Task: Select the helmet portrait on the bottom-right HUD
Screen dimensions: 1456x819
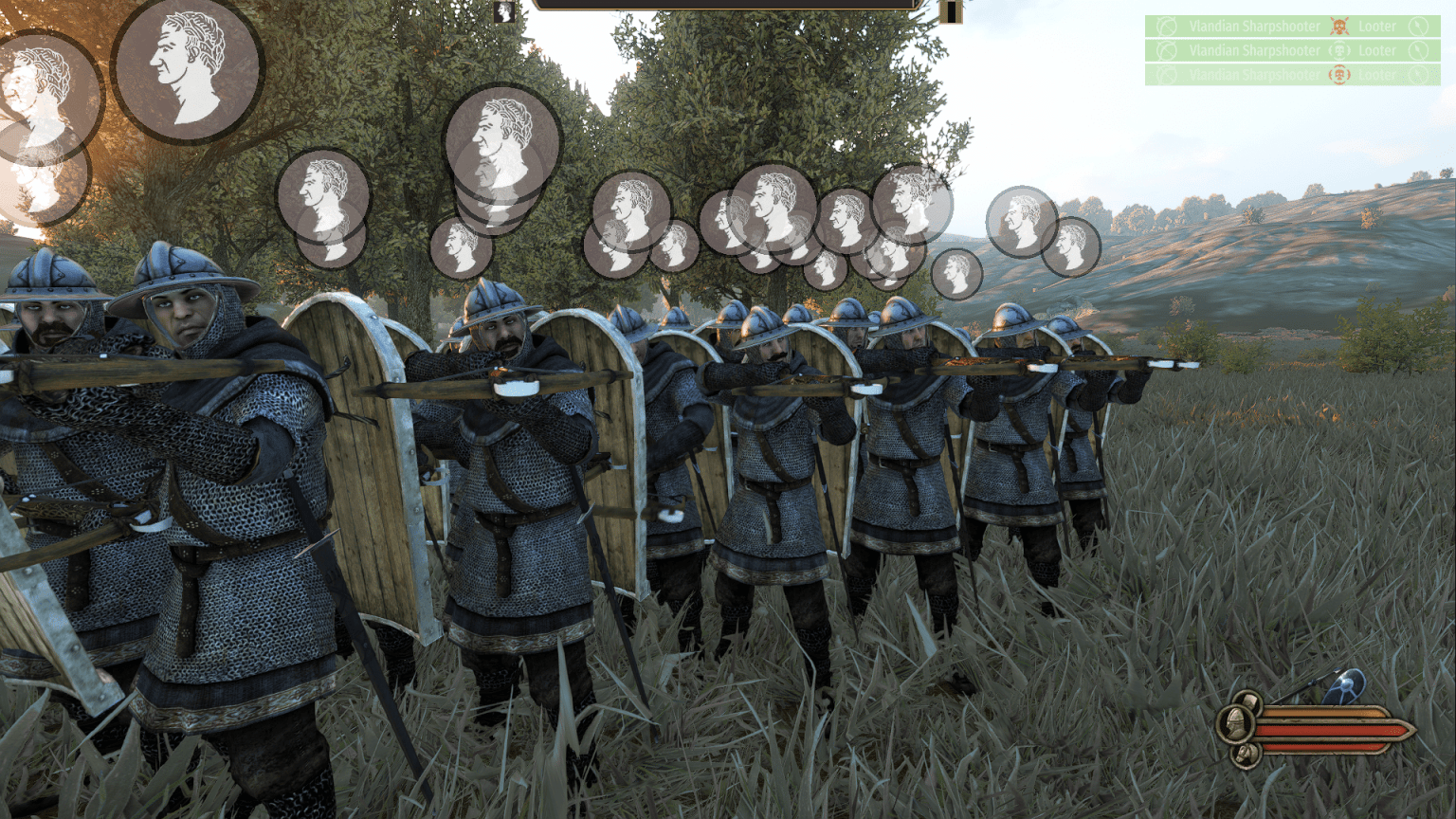Action: click(x=1236, y=721)
